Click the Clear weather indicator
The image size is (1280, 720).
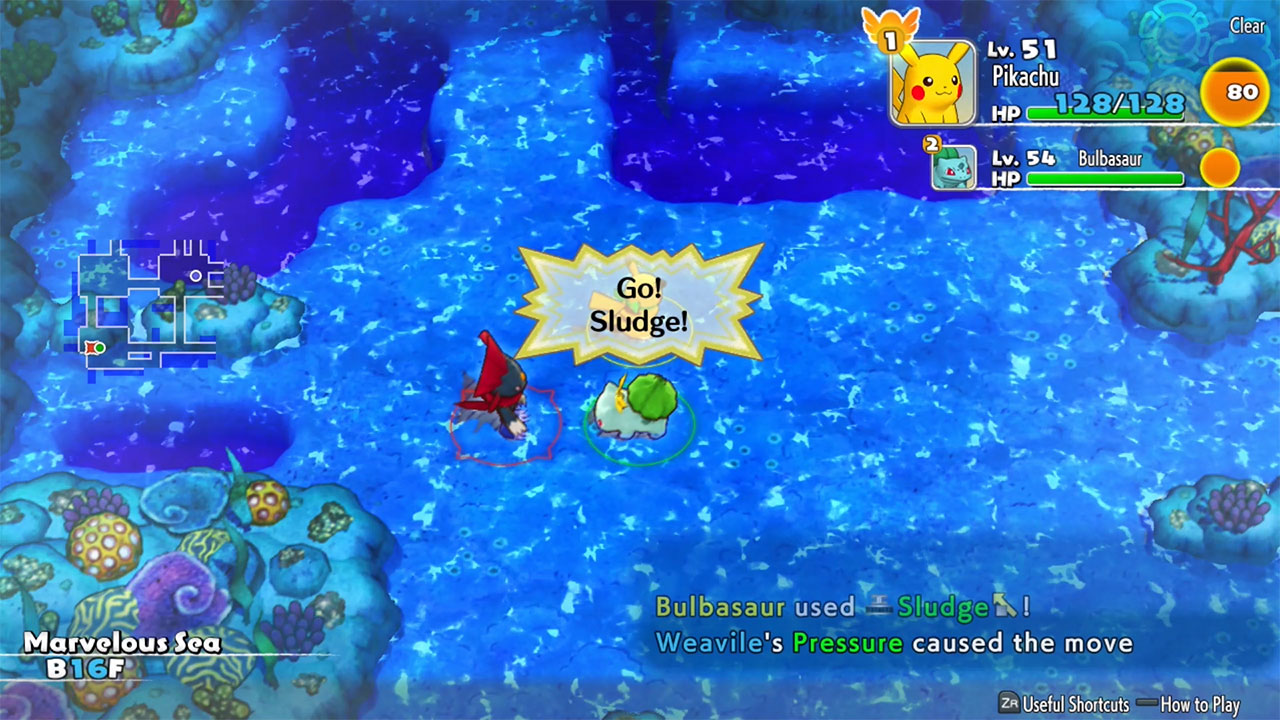pos(1247,26)
